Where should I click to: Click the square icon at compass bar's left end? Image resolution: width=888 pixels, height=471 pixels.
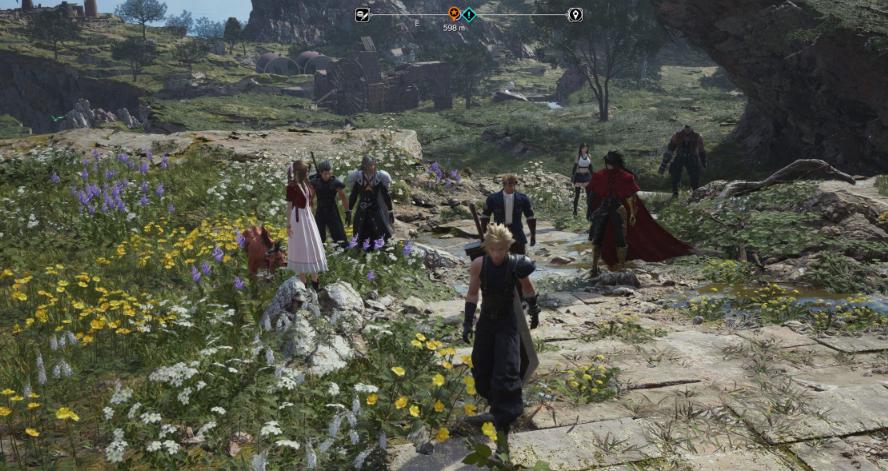pos(362,14)
